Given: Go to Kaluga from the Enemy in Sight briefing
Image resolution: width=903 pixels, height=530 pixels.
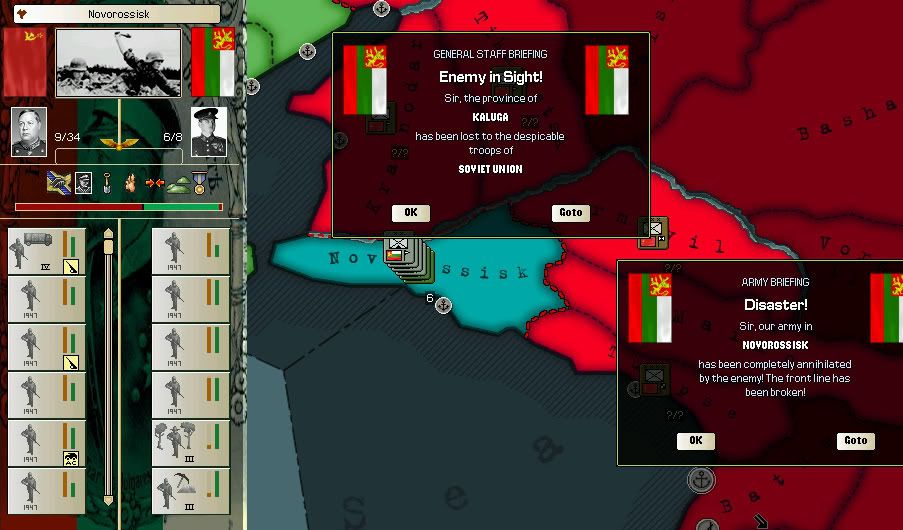Looking at the screenshot, I should [x=570, y=213].
